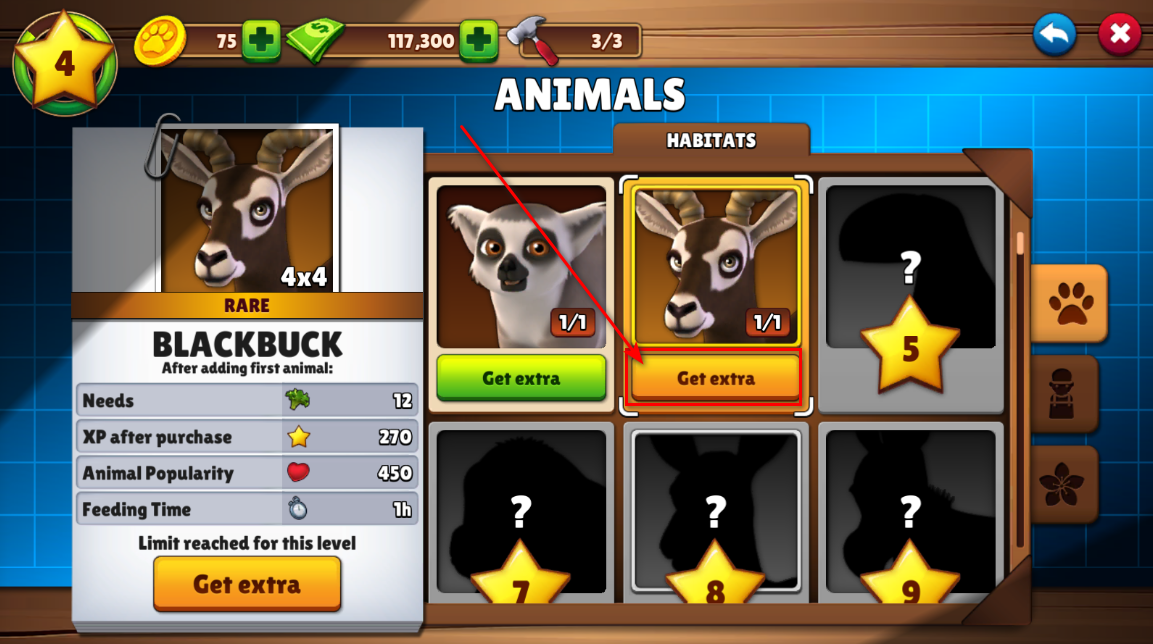Select the lemur animal card
1153x644 pixels.
pyautogui.click(x=521, y=265)
